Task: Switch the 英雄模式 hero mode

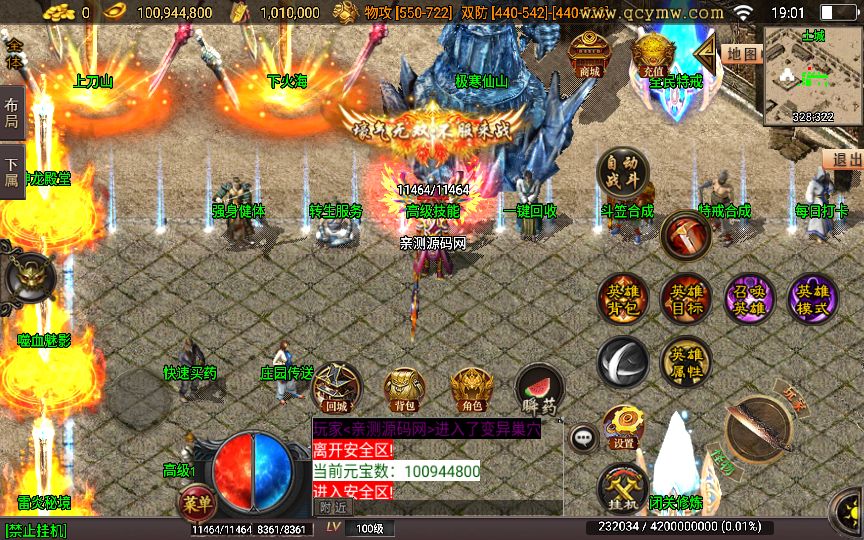Action: pos(812,298)
